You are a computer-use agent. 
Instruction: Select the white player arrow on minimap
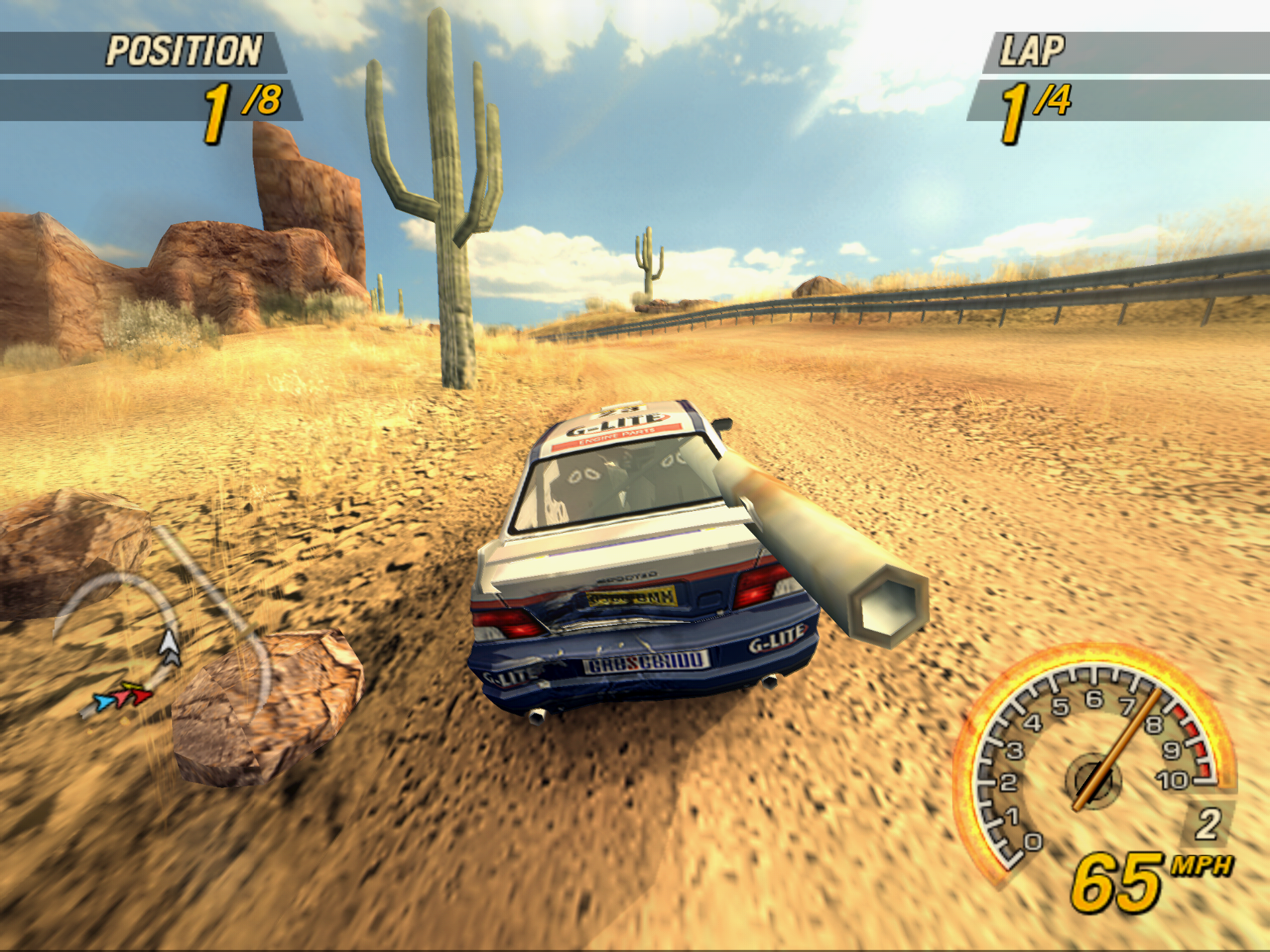coord(170,647)
